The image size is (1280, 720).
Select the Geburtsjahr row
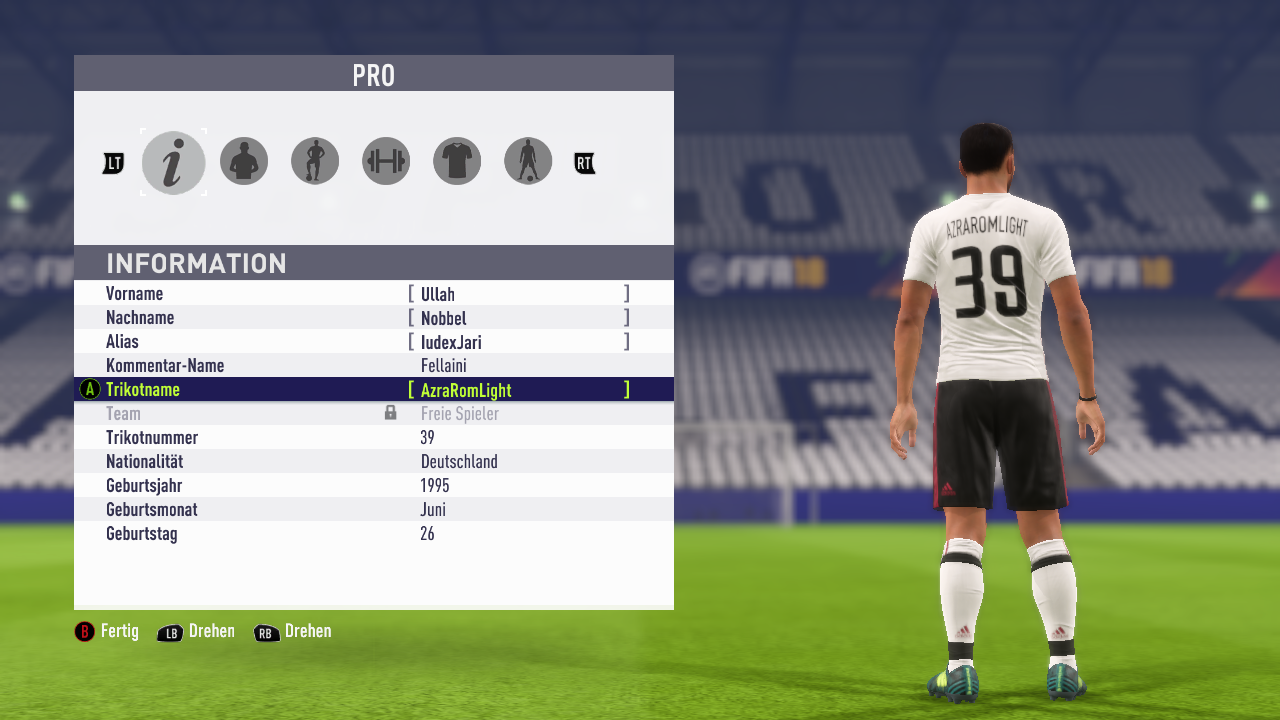tap(373, 486)
